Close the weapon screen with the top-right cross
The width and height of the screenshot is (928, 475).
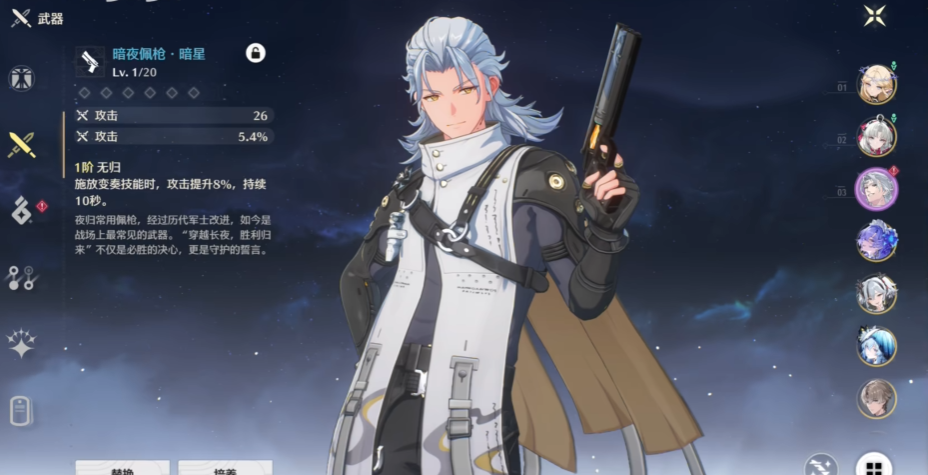point(875,15)
